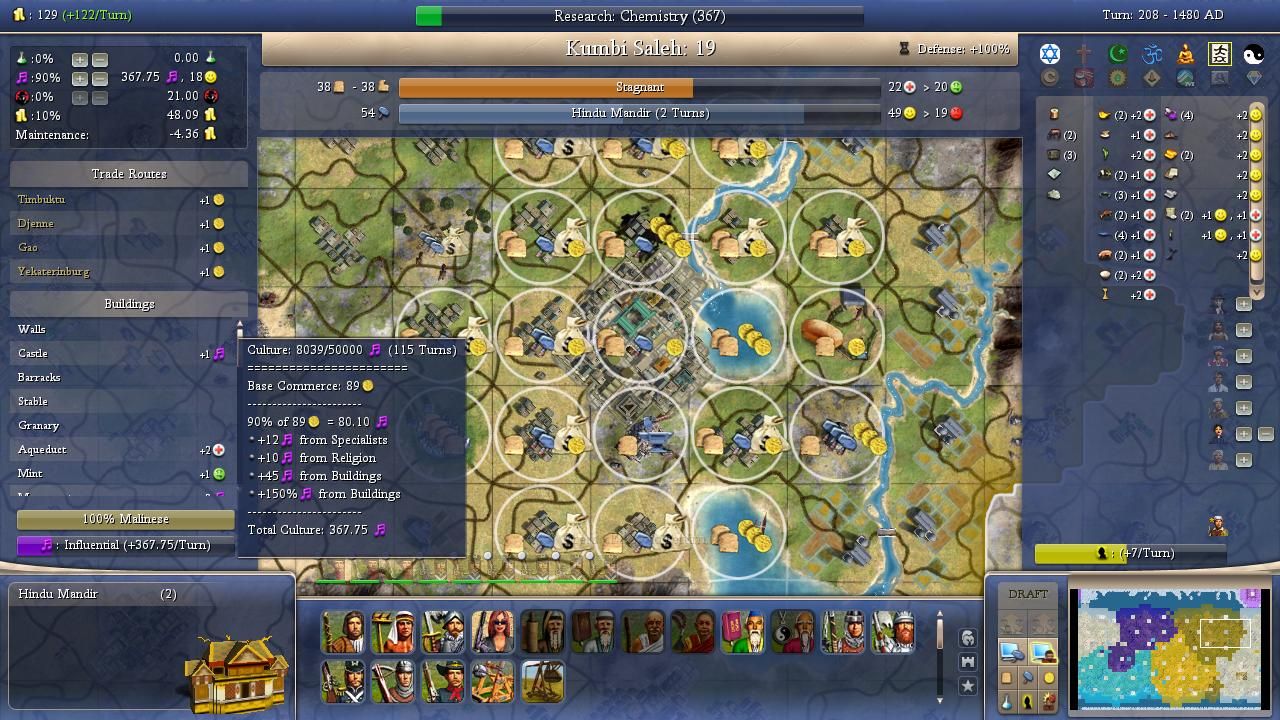Viewport: 1280px width, 720px height.
Task: Toggle automate citizens computer icon
Action: pyautogui.click(x=1042, y=653)
